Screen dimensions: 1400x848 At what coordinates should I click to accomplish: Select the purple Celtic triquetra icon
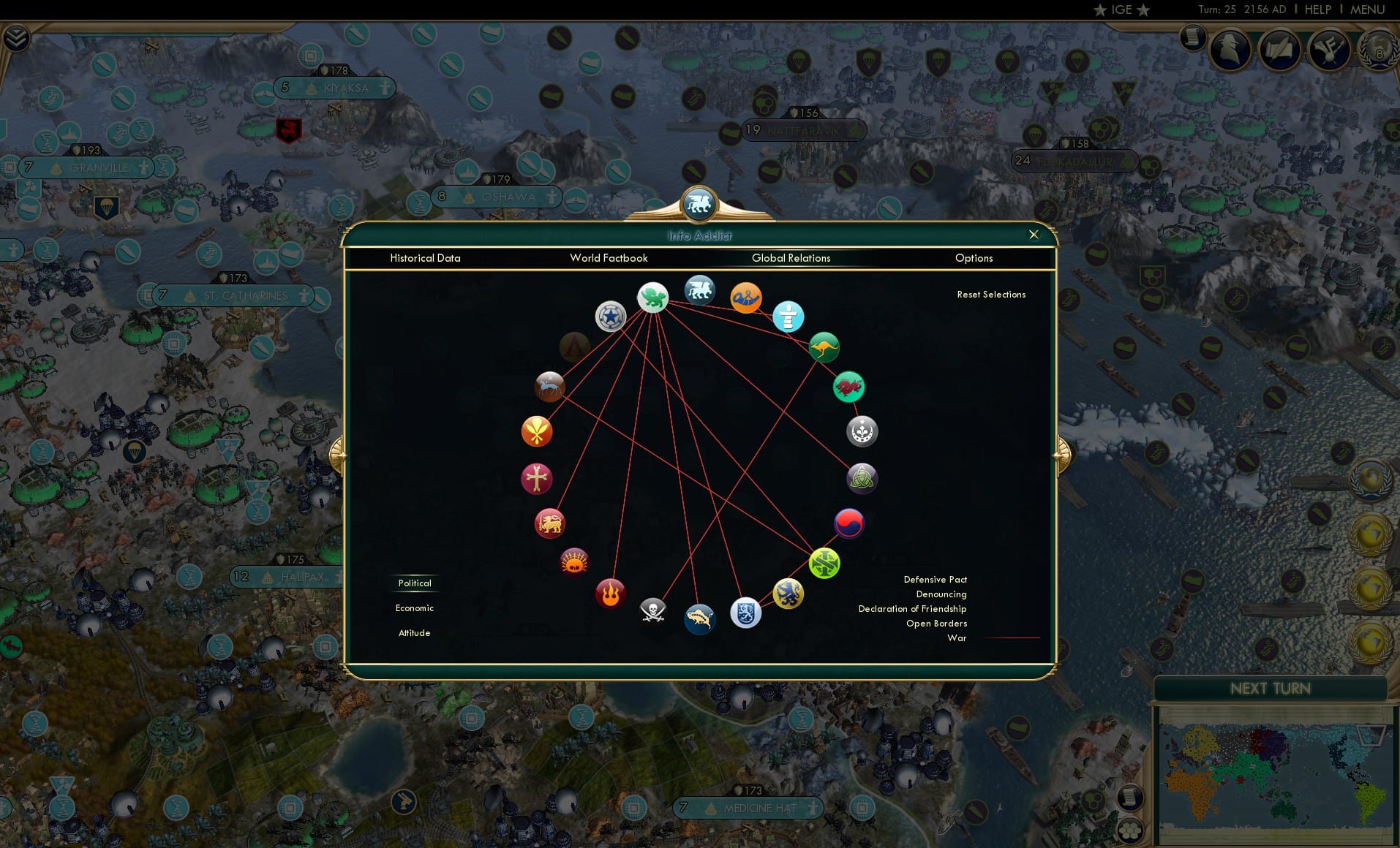pos(861,479)
